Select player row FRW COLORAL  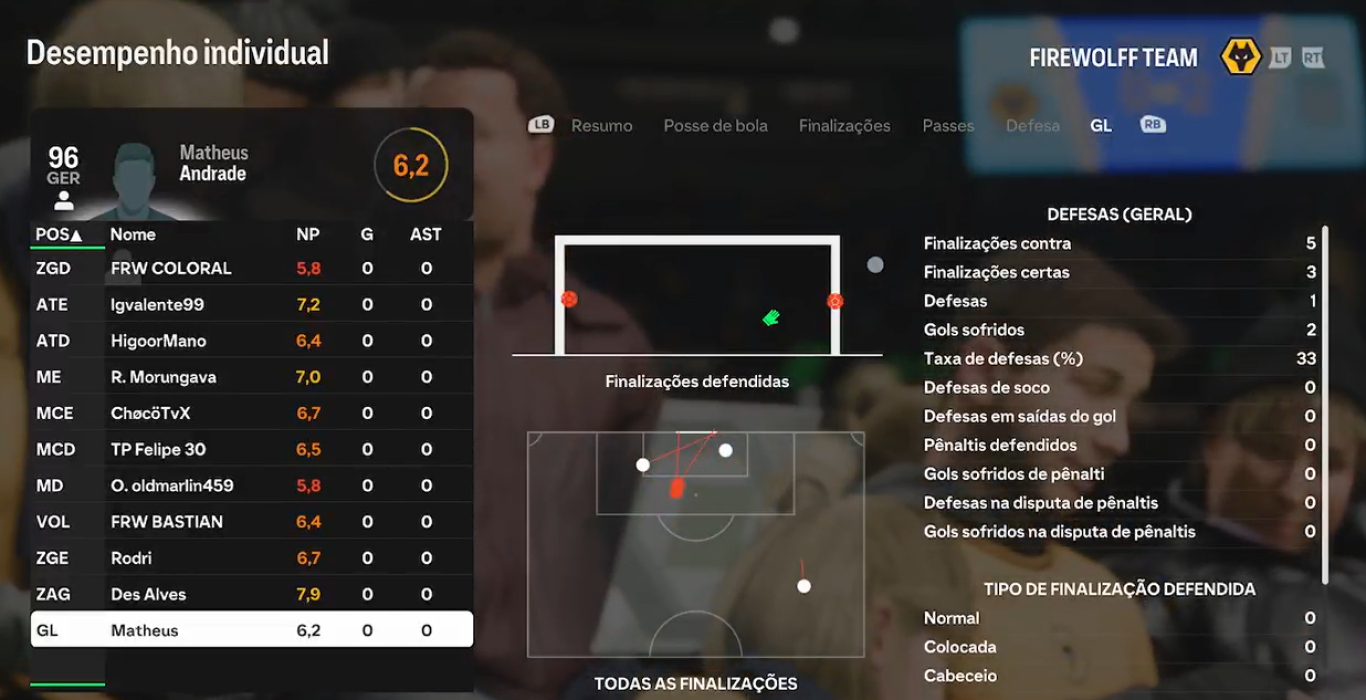tap(251, 268)
